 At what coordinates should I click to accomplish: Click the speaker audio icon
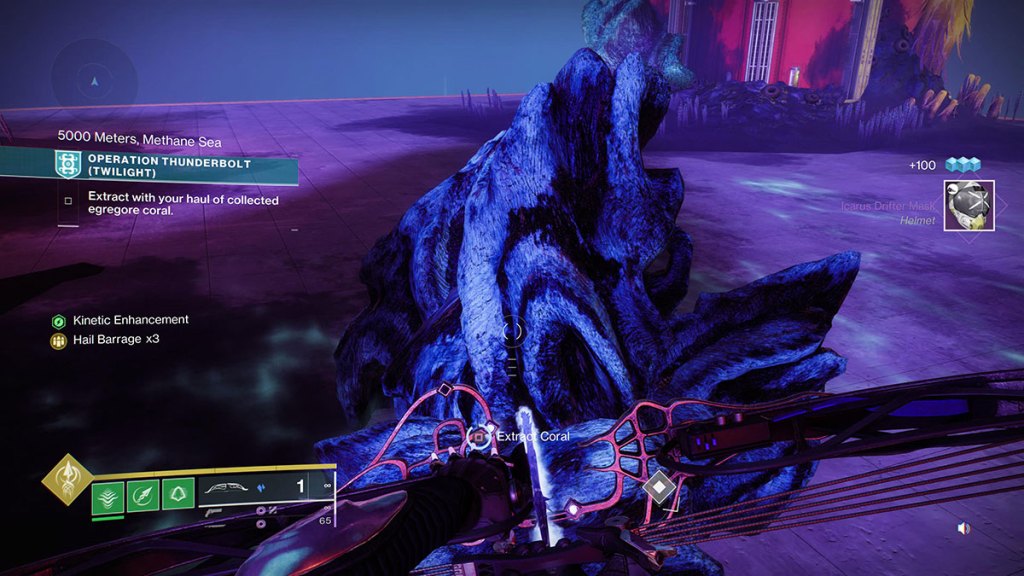point(963,528)
